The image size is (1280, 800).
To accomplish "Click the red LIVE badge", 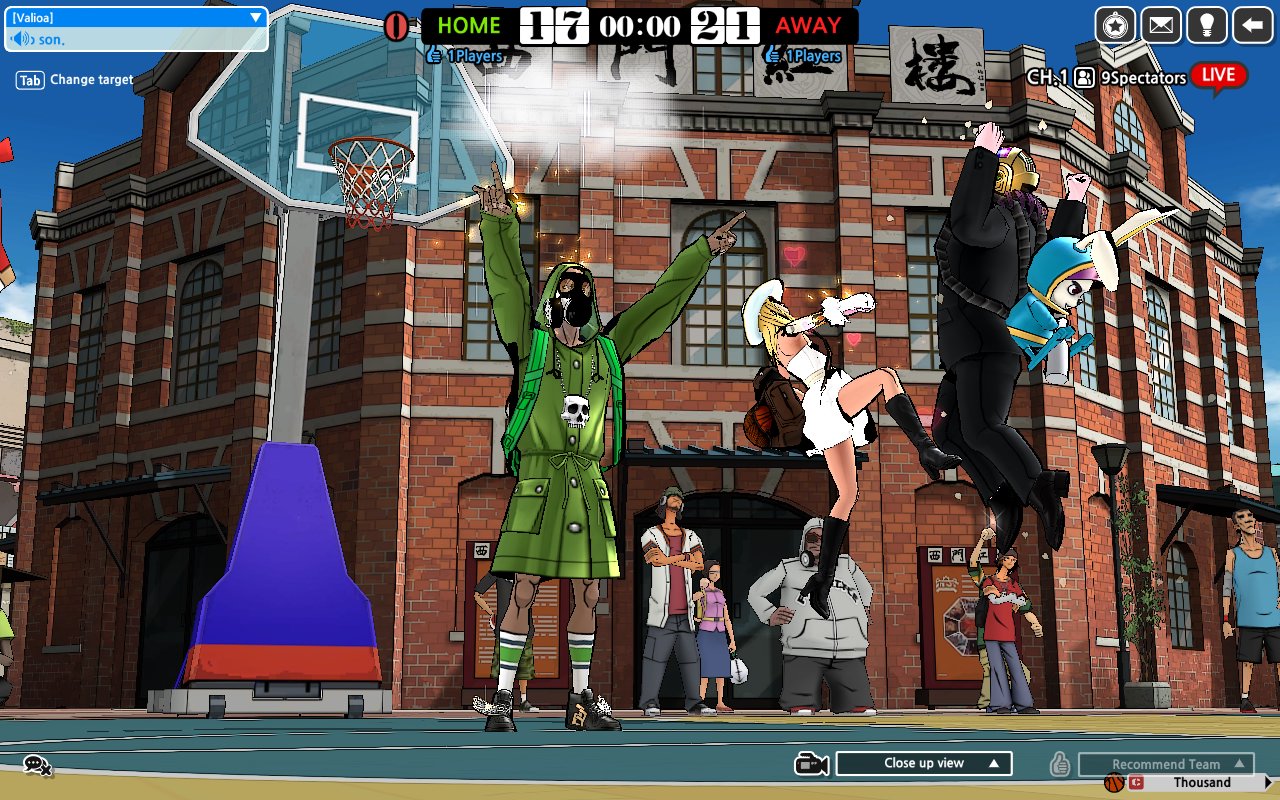I will tap(1220, 76).
